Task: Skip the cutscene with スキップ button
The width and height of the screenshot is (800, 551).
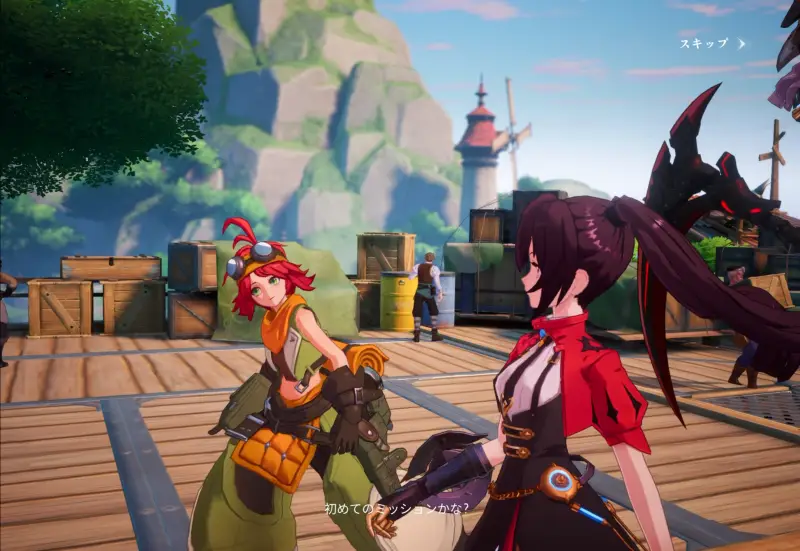Action: [x=711, y=44]
